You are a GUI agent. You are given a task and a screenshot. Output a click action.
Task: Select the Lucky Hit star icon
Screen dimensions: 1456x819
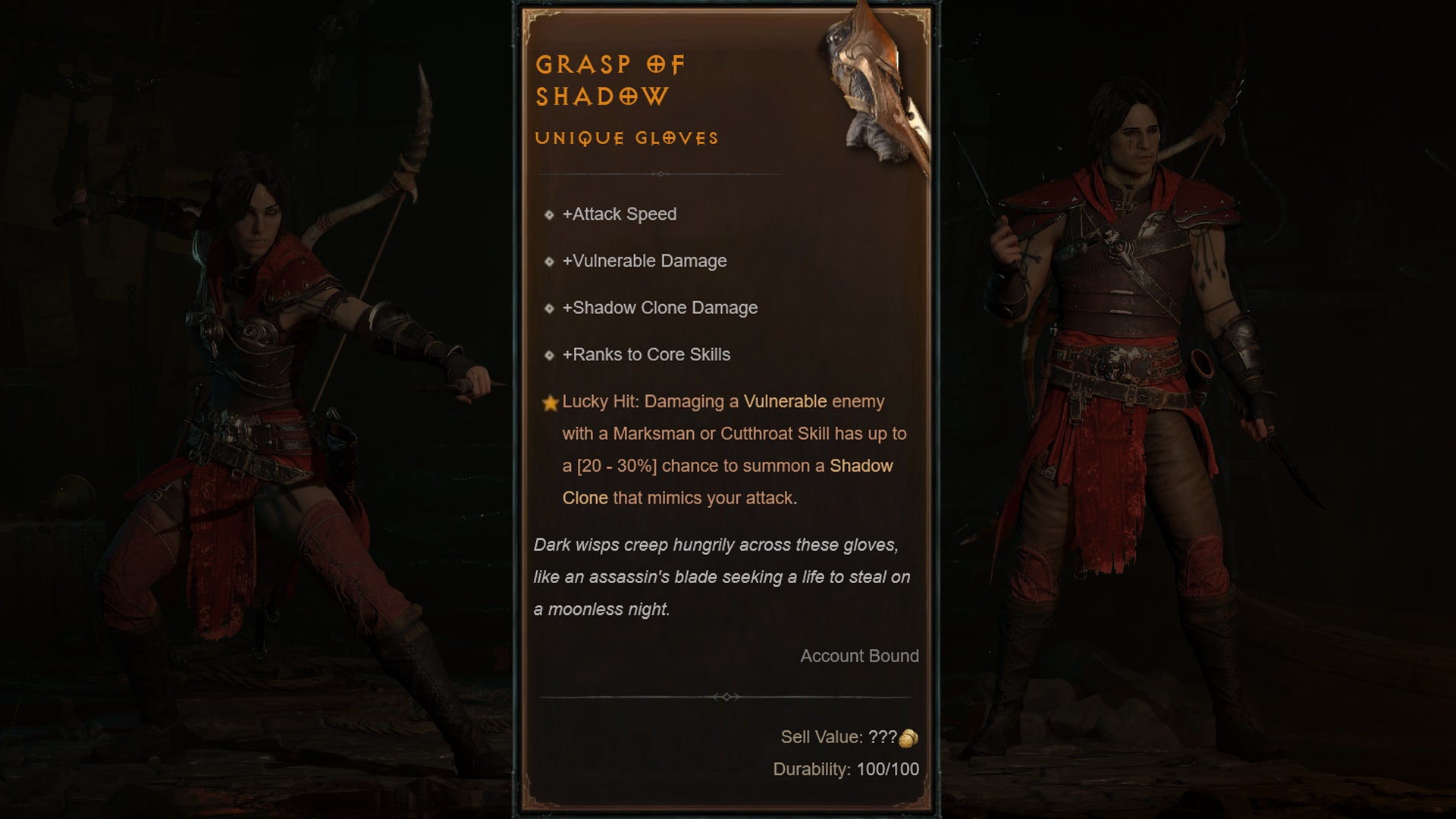pyautogui.click(x=551, y=401)
